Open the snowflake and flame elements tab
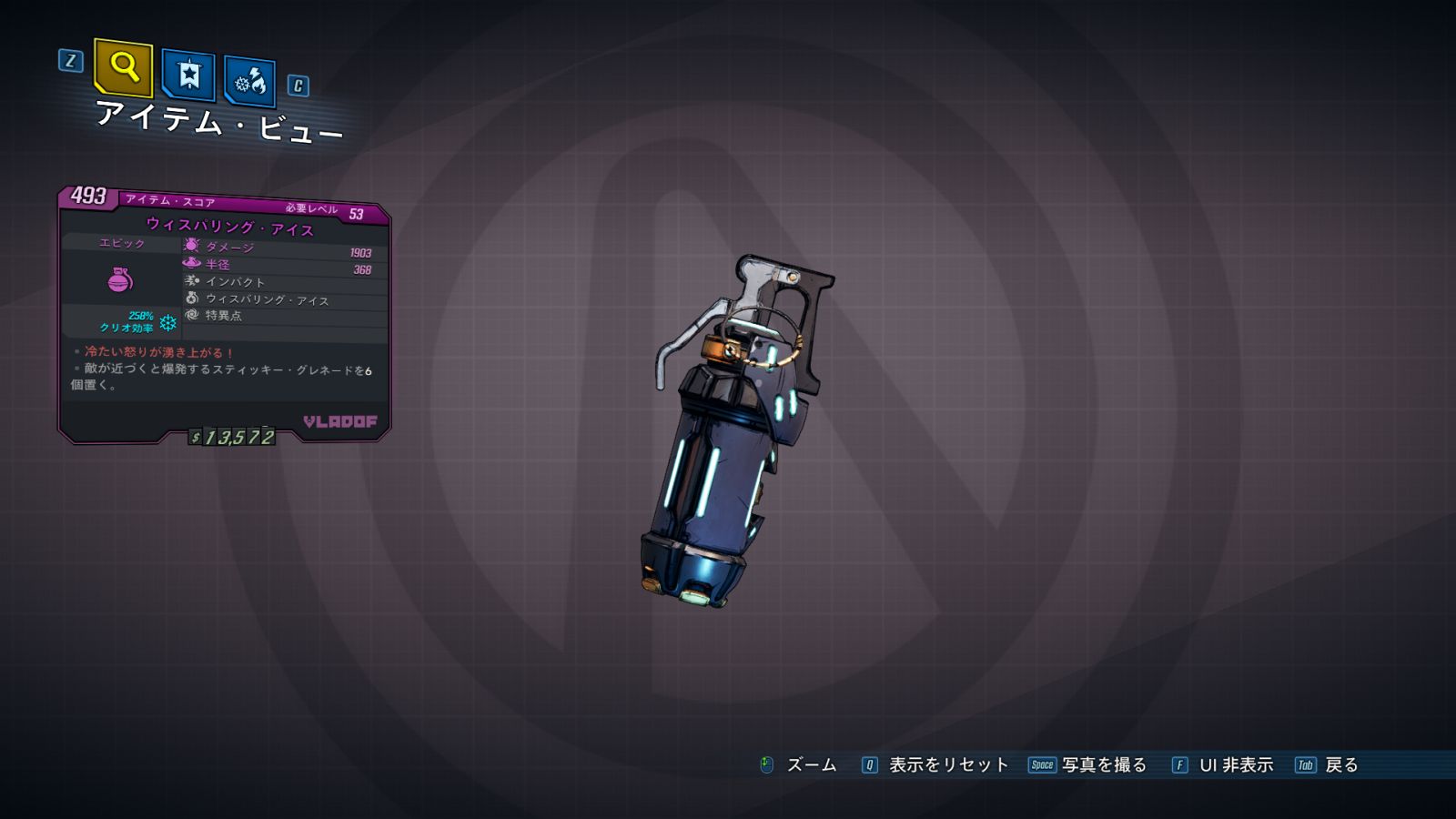Screen dimensions: 1456x819 249,82
